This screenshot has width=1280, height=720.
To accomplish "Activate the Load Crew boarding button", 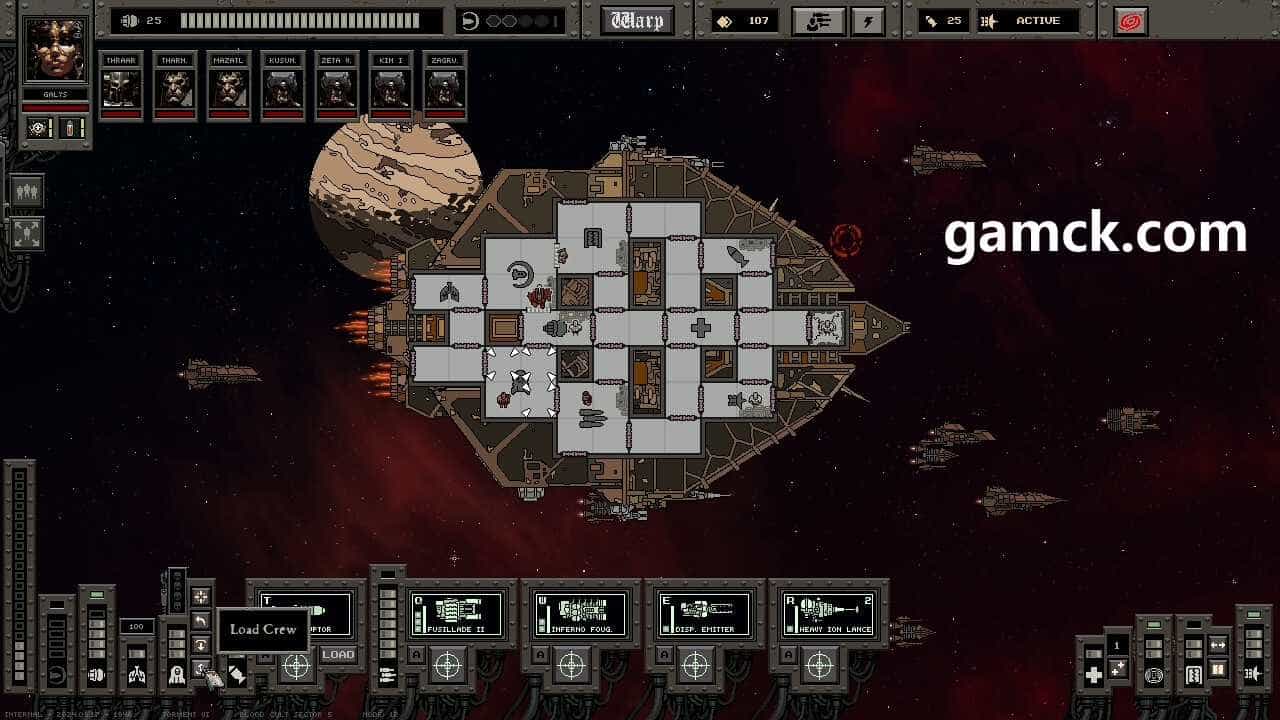I will click(x=201, y=667).
